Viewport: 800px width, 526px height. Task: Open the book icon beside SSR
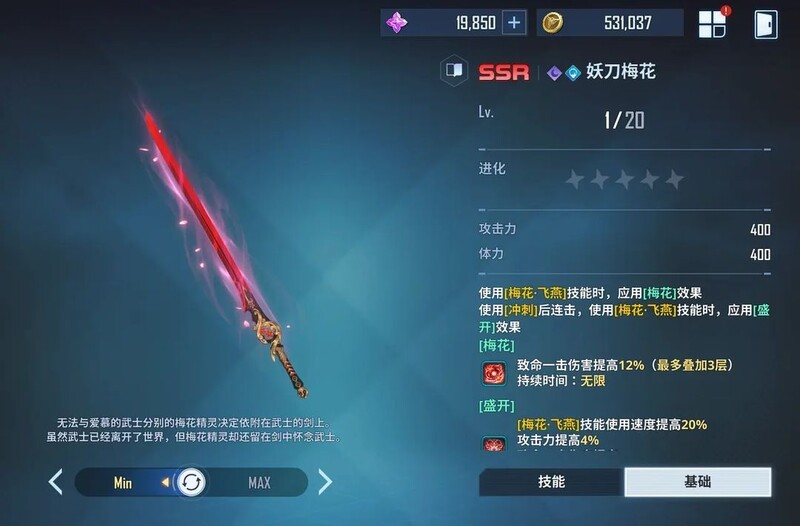[455, 72]
